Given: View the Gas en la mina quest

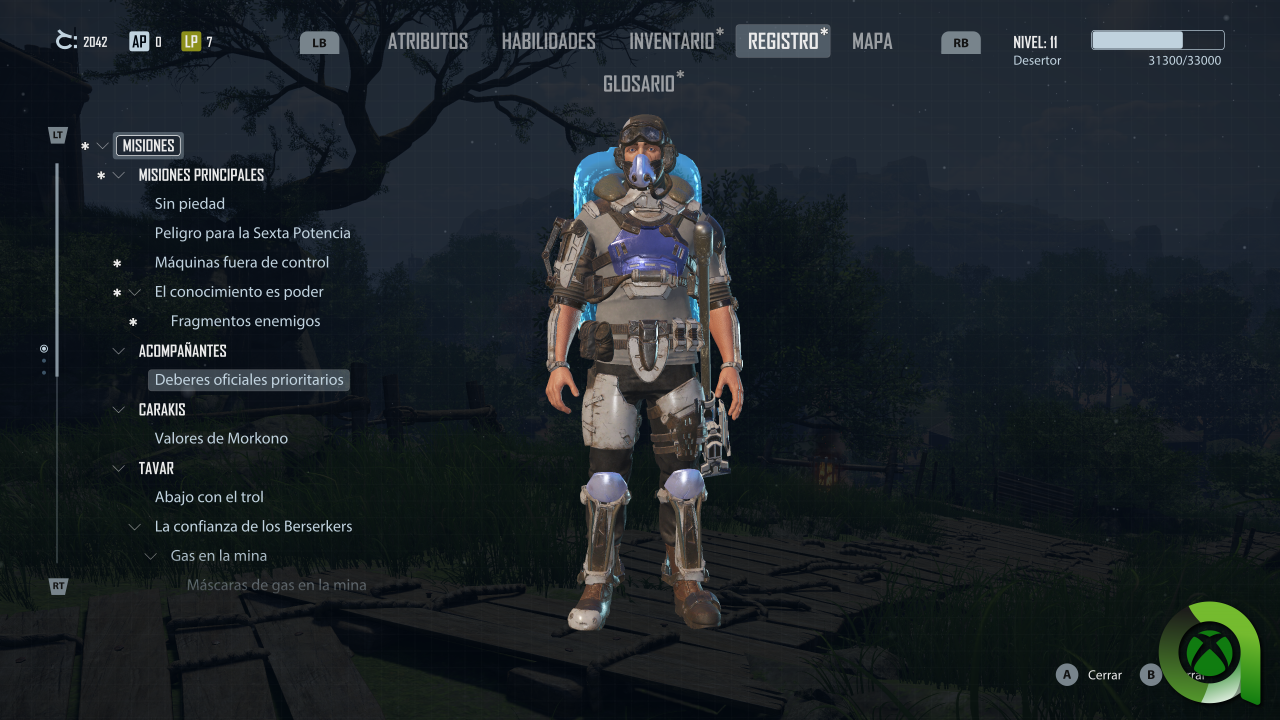Looking at the screenshot, I should pyautogui.click(x=218, y=556).
